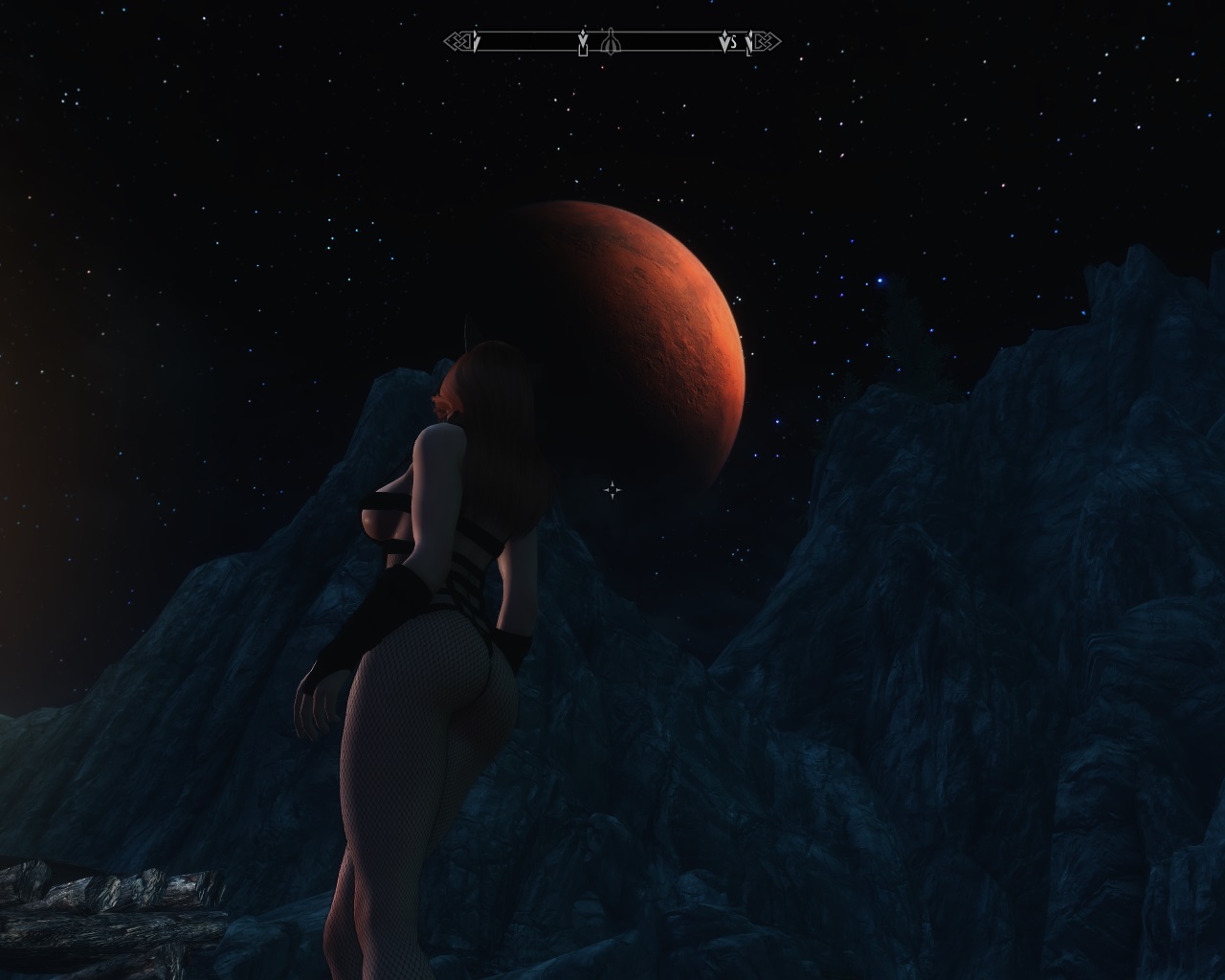
Task: Select the South "S" heading on the compass
Action: tap(733, 43)
